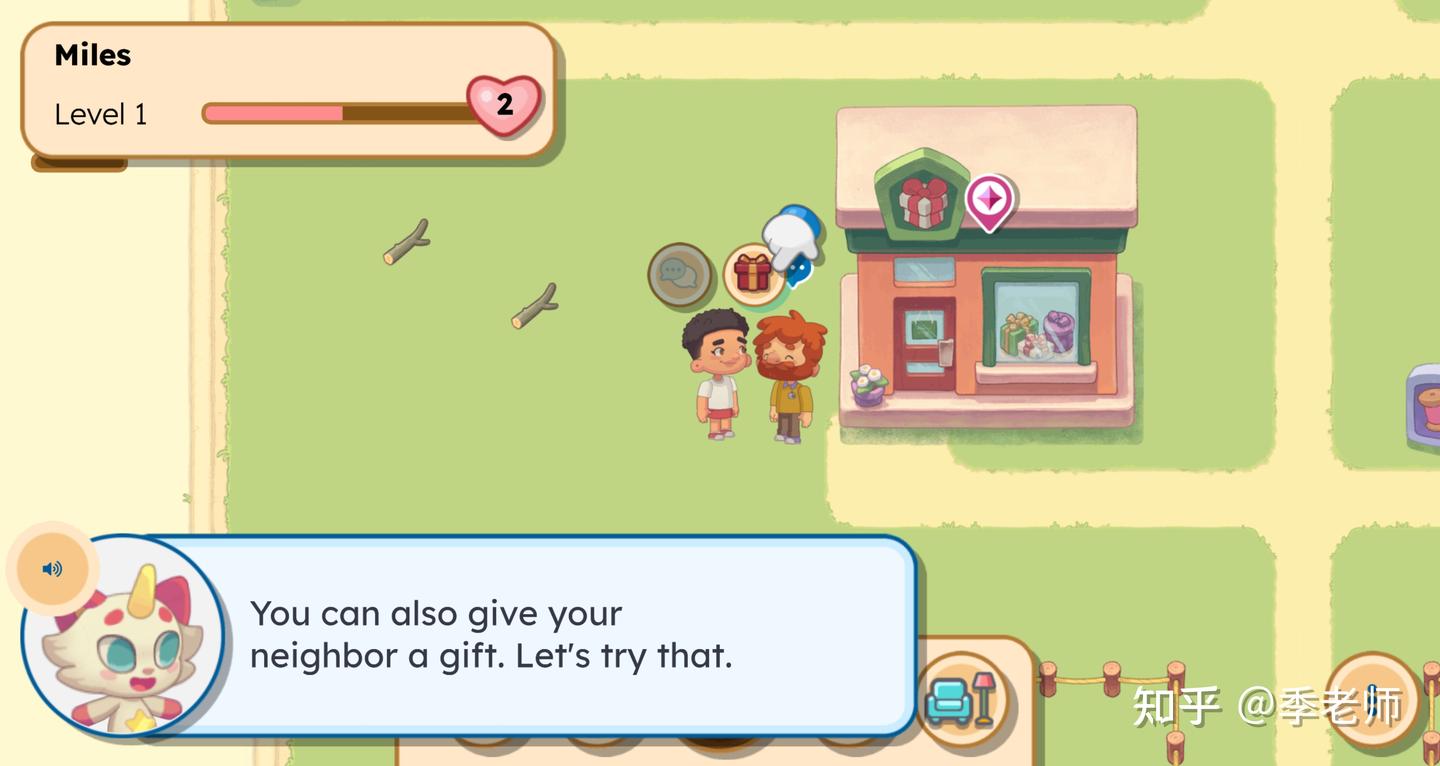Click the pink gem marker above the gift shop
Viewport: 1440px width, 766px height.
click(990, 200)
